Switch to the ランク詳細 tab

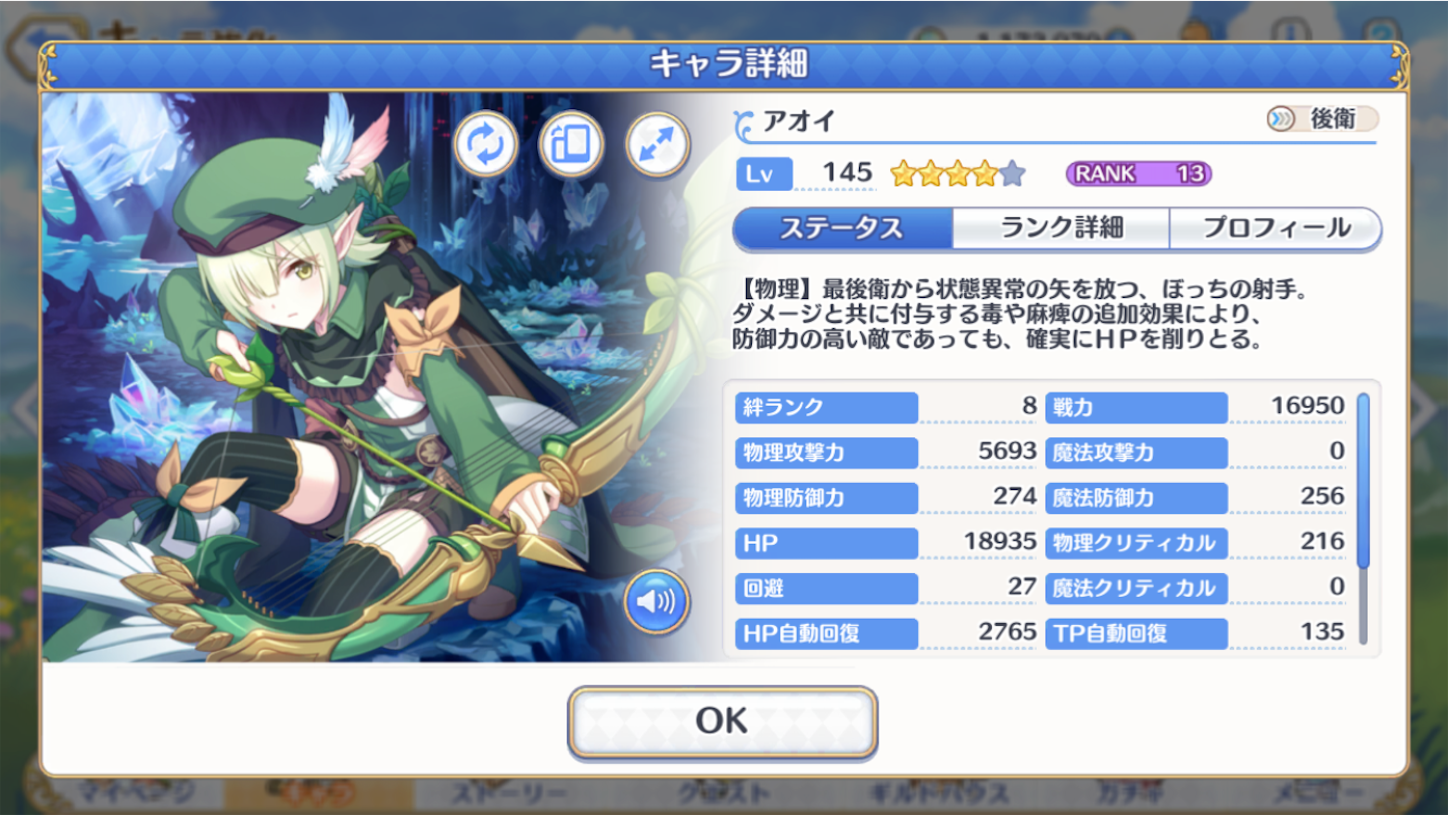(x=1063, y=229)
